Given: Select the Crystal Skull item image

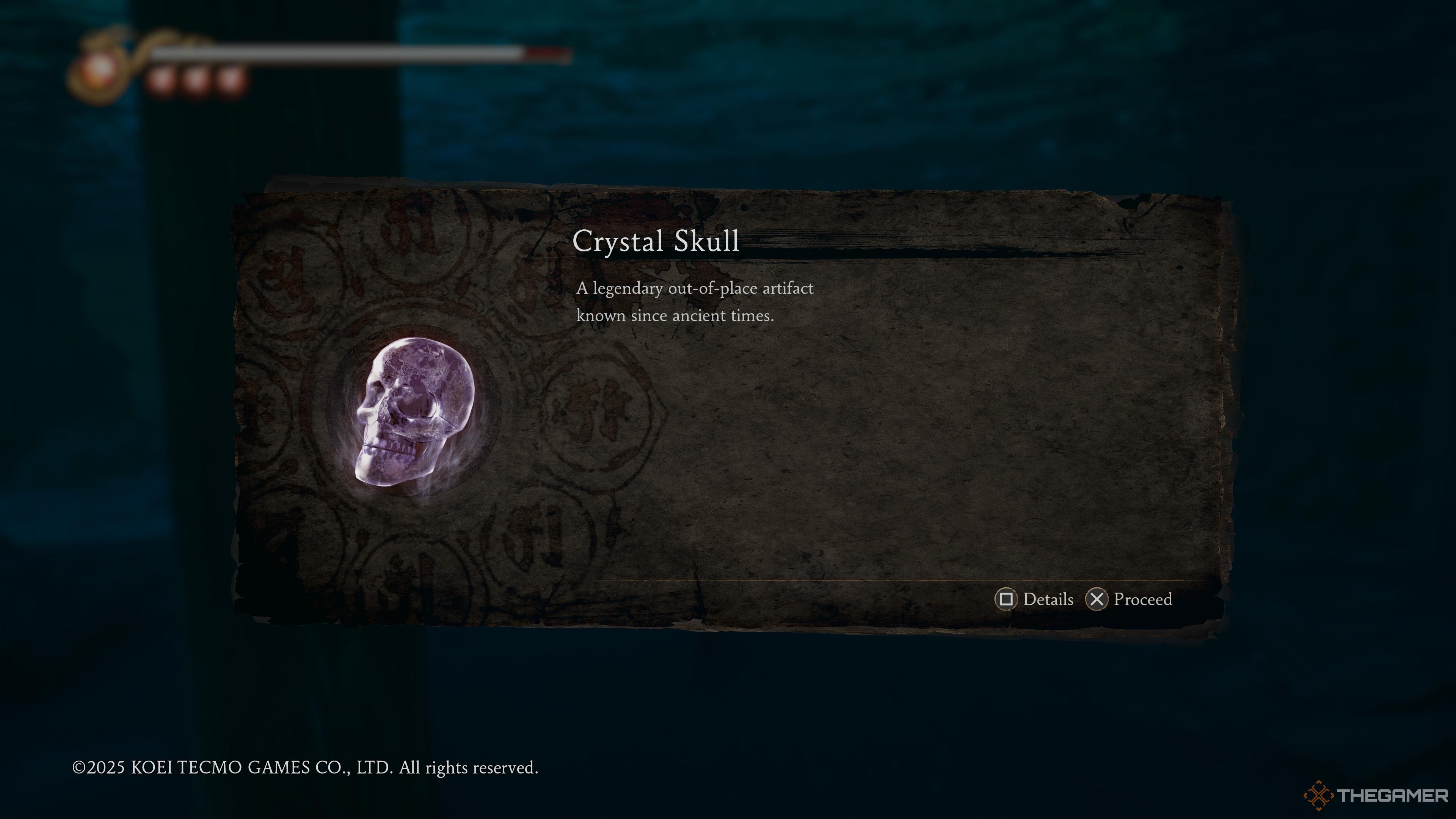Looking at the screenshot, I should pos(414,413).
